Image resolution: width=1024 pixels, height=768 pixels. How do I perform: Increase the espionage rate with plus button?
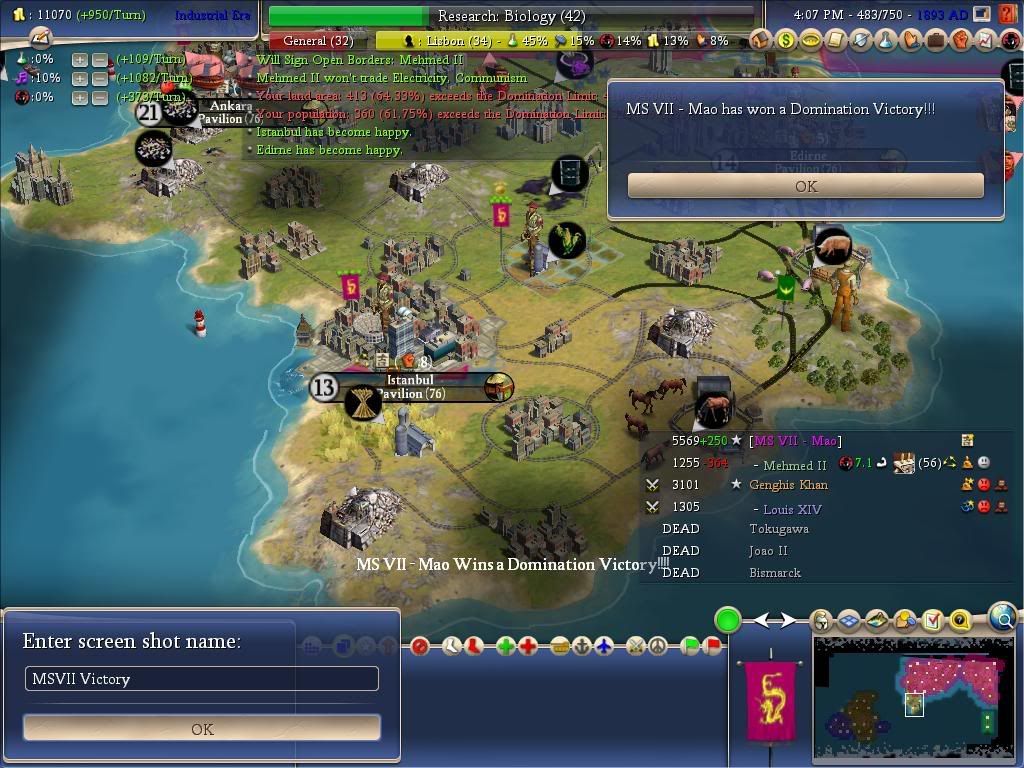(80, 98)
